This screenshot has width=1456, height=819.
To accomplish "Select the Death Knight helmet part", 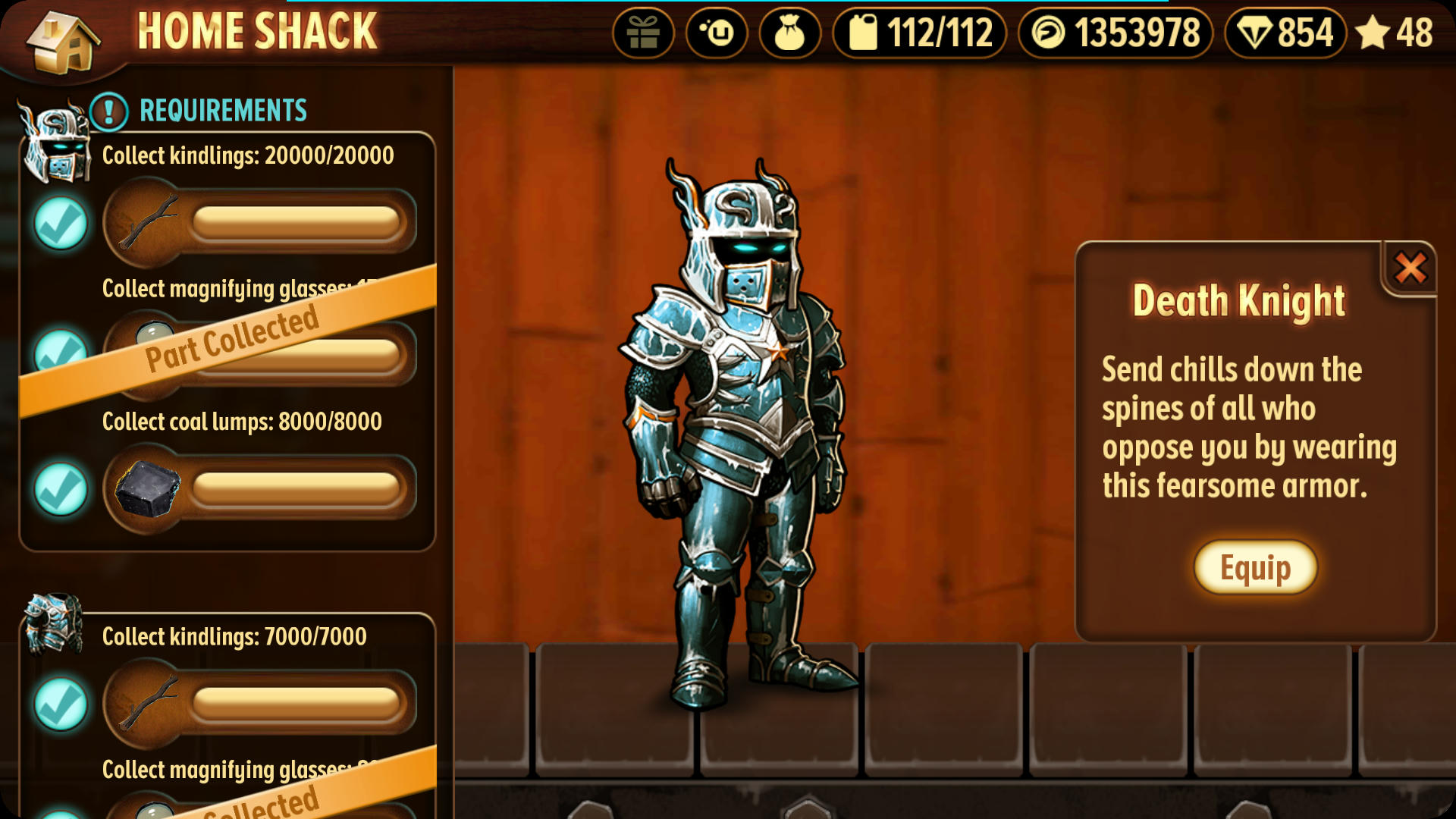I will [55, 144].
